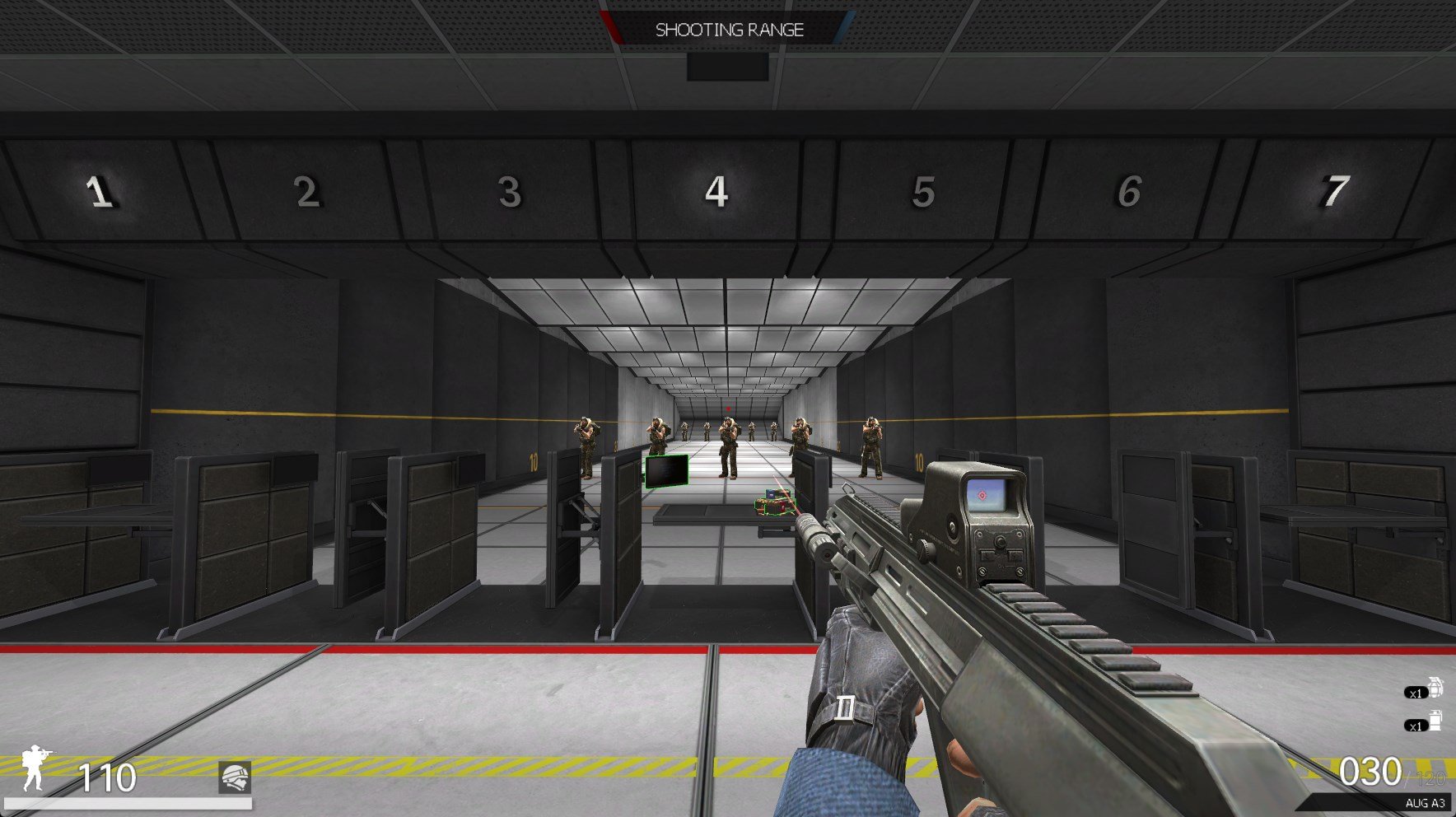Screen dimensions: 1456x817
Task: Select the smoke grenade canister icon
Action: click(x=1435, y=721)
